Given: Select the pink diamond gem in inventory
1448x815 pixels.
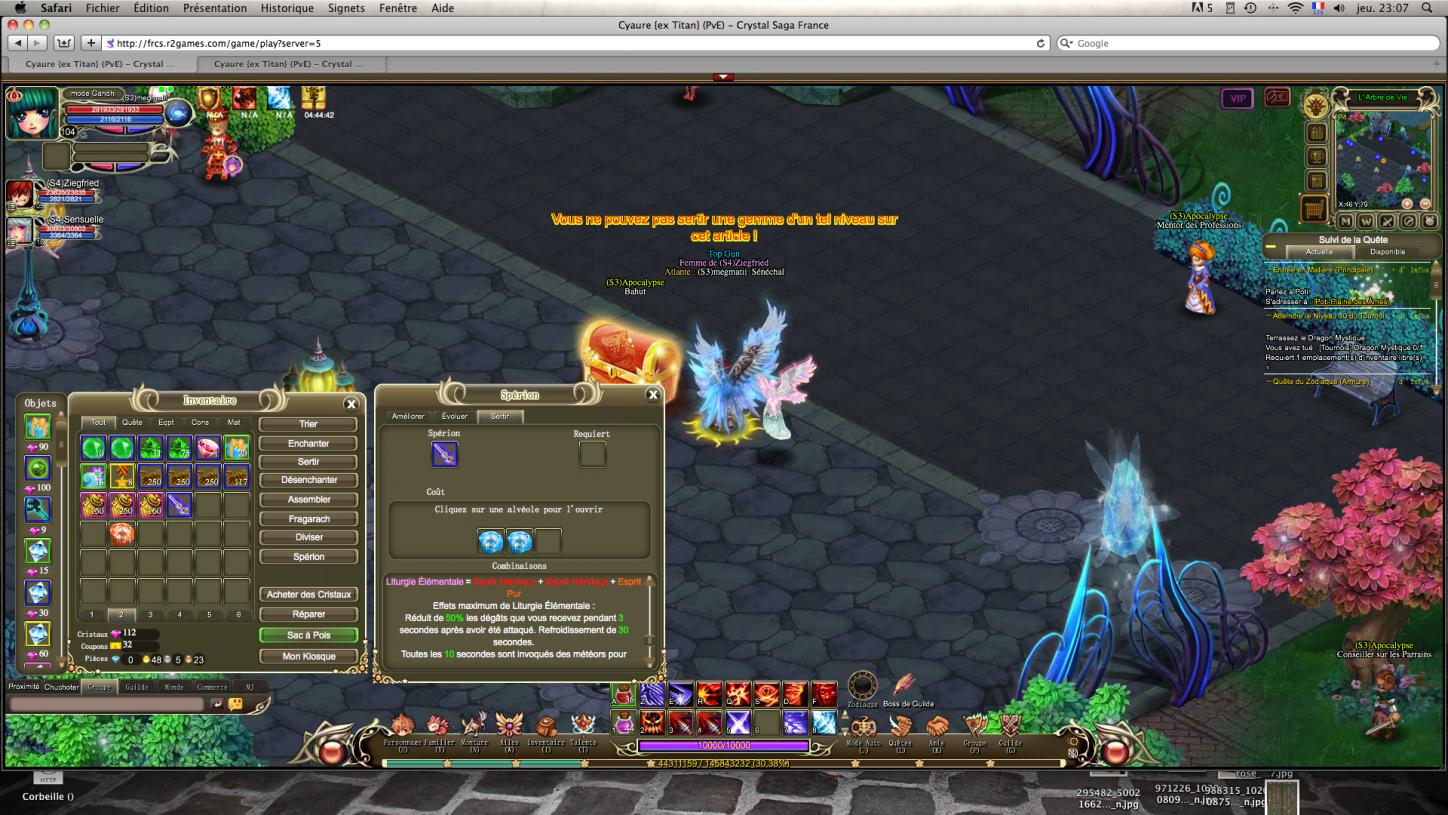Looking at the screenshot, I should [207, 448].
